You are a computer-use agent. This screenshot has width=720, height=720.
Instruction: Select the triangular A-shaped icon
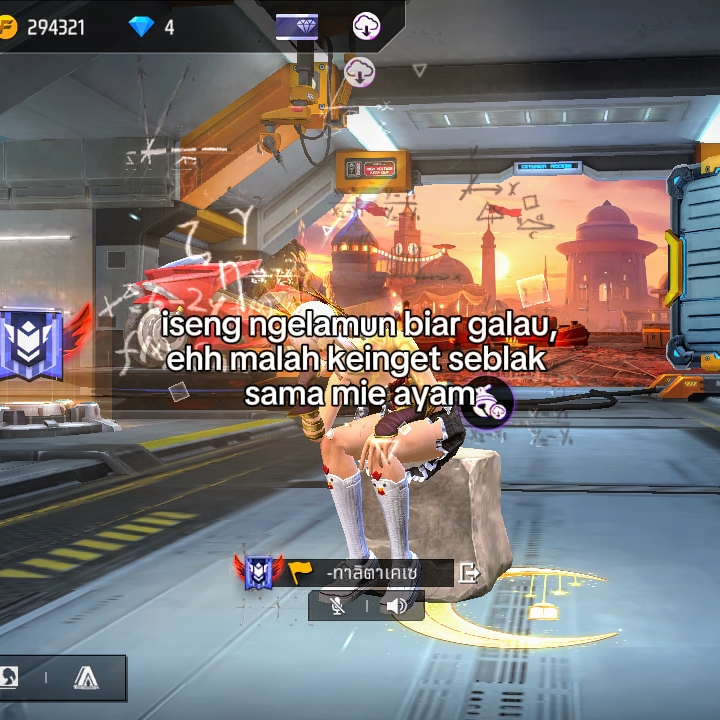click(x=86, y=678)
